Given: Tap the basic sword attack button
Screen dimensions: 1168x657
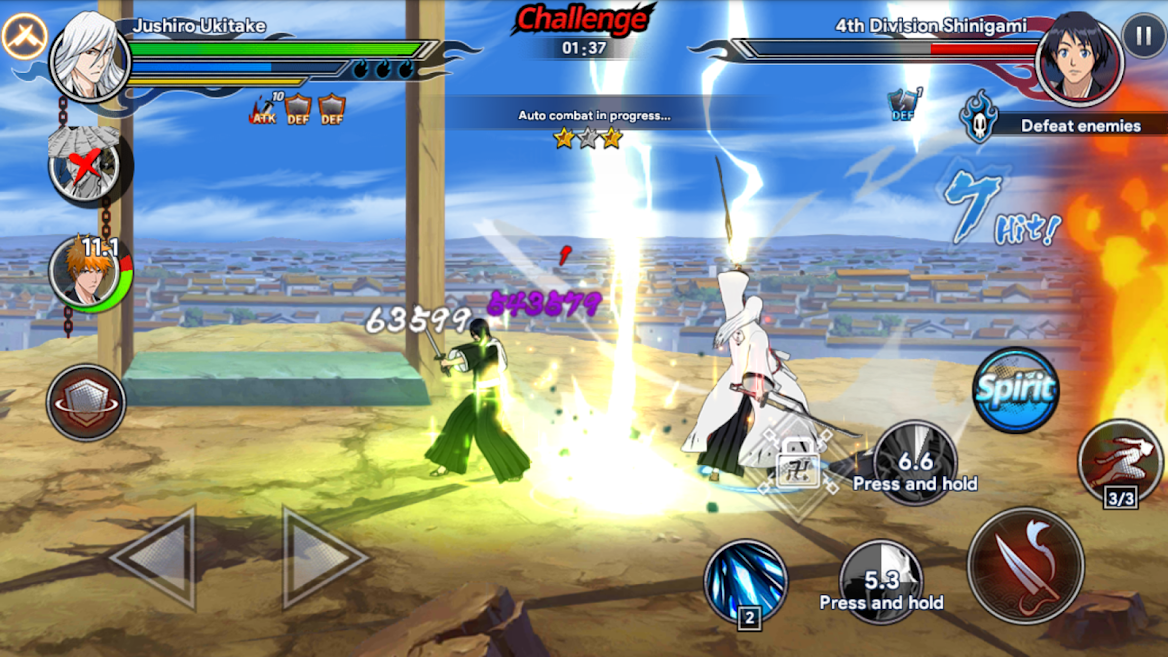Looking at the screenshot, I should click(1025, 565).
